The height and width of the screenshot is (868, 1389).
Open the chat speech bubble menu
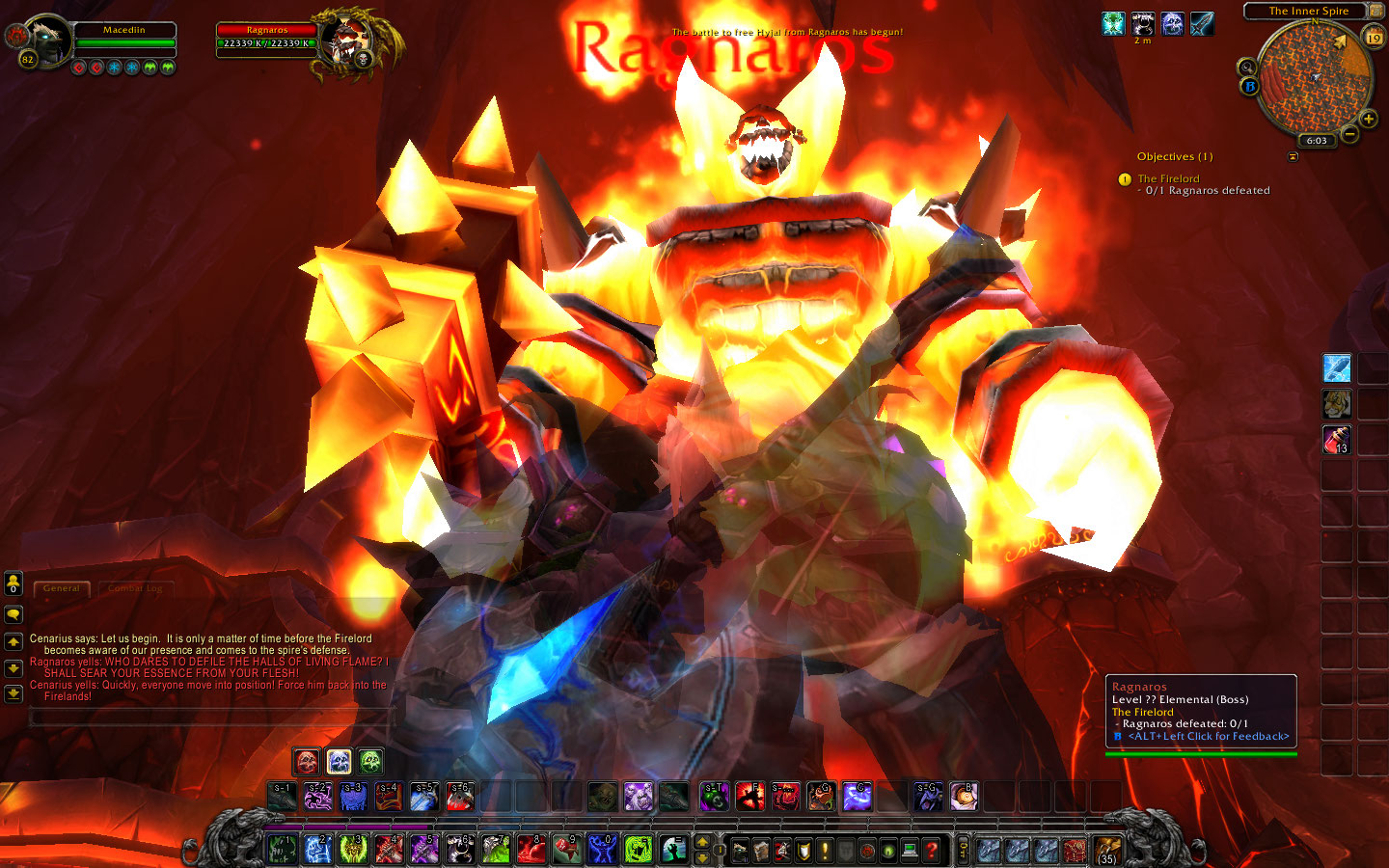coord(14,614)
